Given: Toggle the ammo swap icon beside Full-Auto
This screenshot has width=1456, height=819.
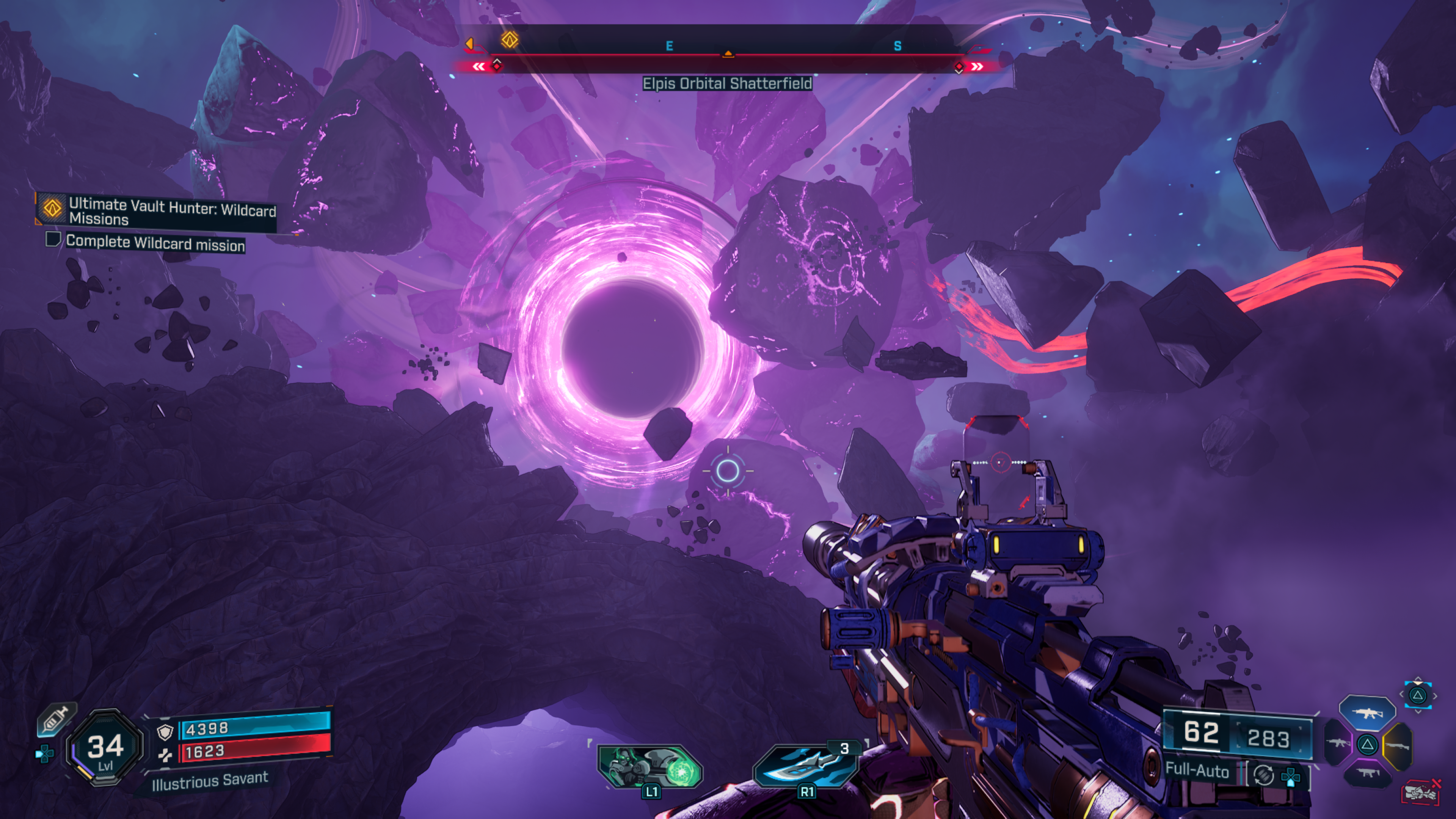Looking at the screenshot, I should 1264,775.
